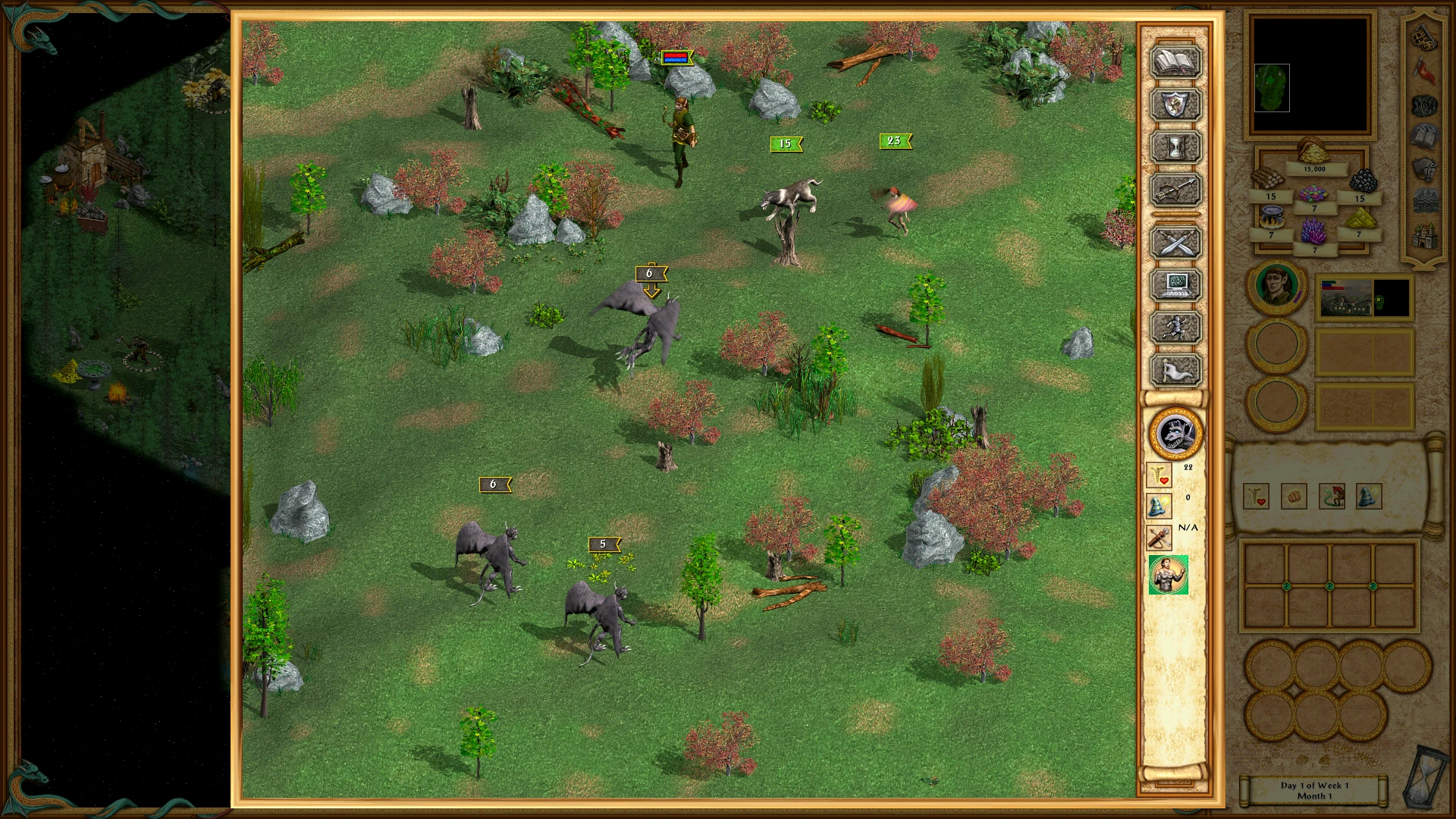The height and width of the screenshot is (819, 1456).
Task: Open system options via computer icon
Action: pyautogui.click(x=1176, y=284)
